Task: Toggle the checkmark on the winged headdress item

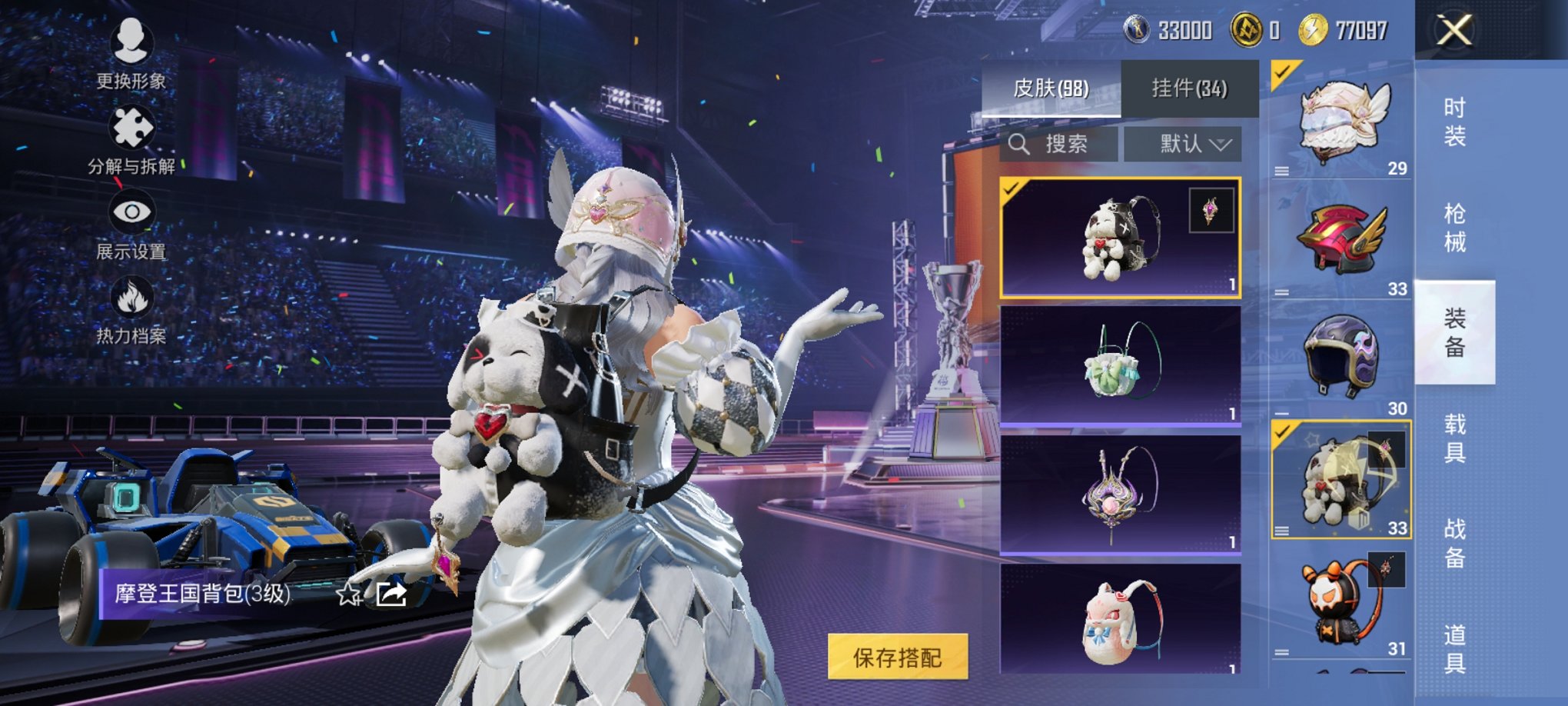Action: point(1281,70)
